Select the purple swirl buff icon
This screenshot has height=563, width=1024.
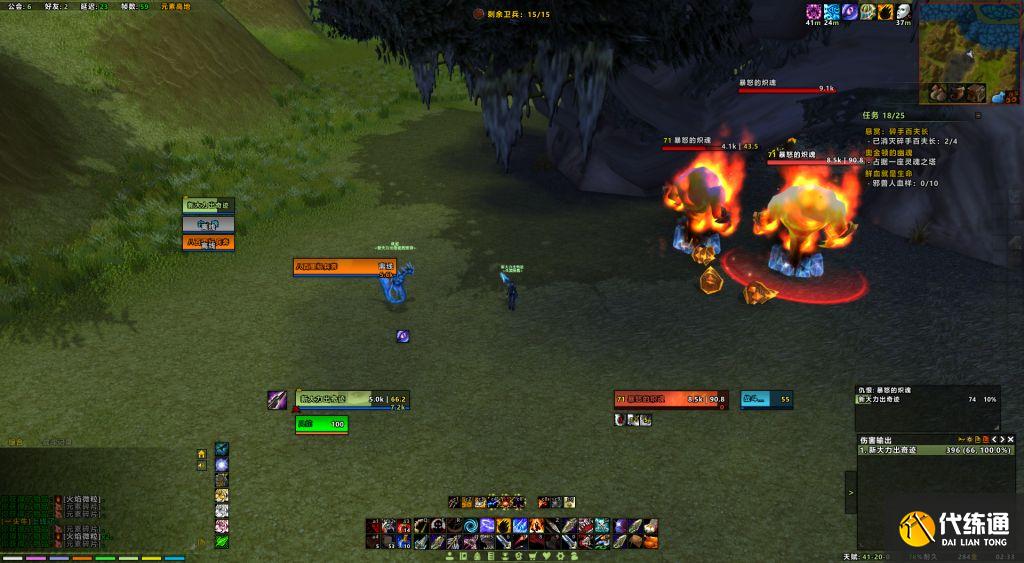point(849,12)
